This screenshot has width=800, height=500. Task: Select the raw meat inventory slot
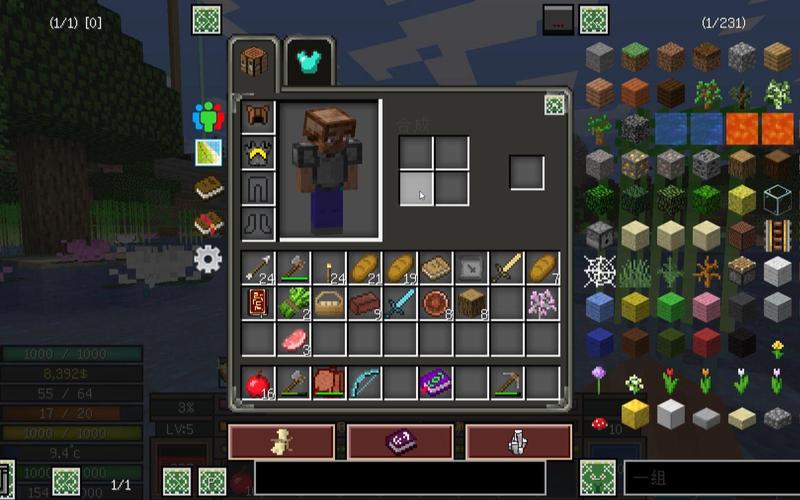tap(293, 338)
